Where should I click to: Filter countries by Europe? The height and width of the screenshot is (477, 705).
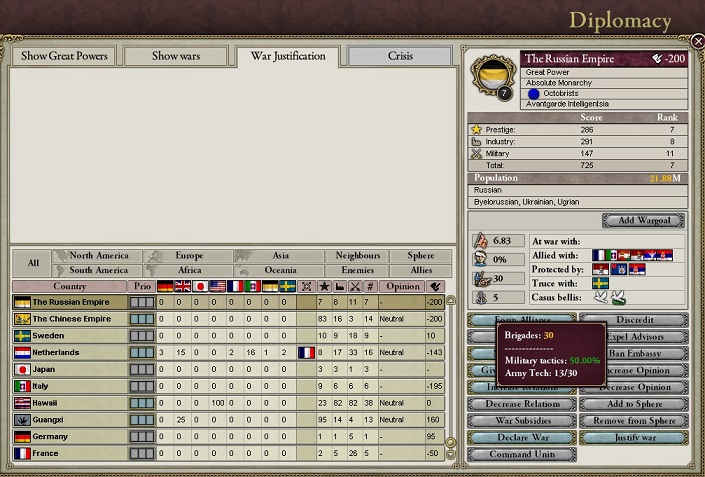tap(189, 256)
